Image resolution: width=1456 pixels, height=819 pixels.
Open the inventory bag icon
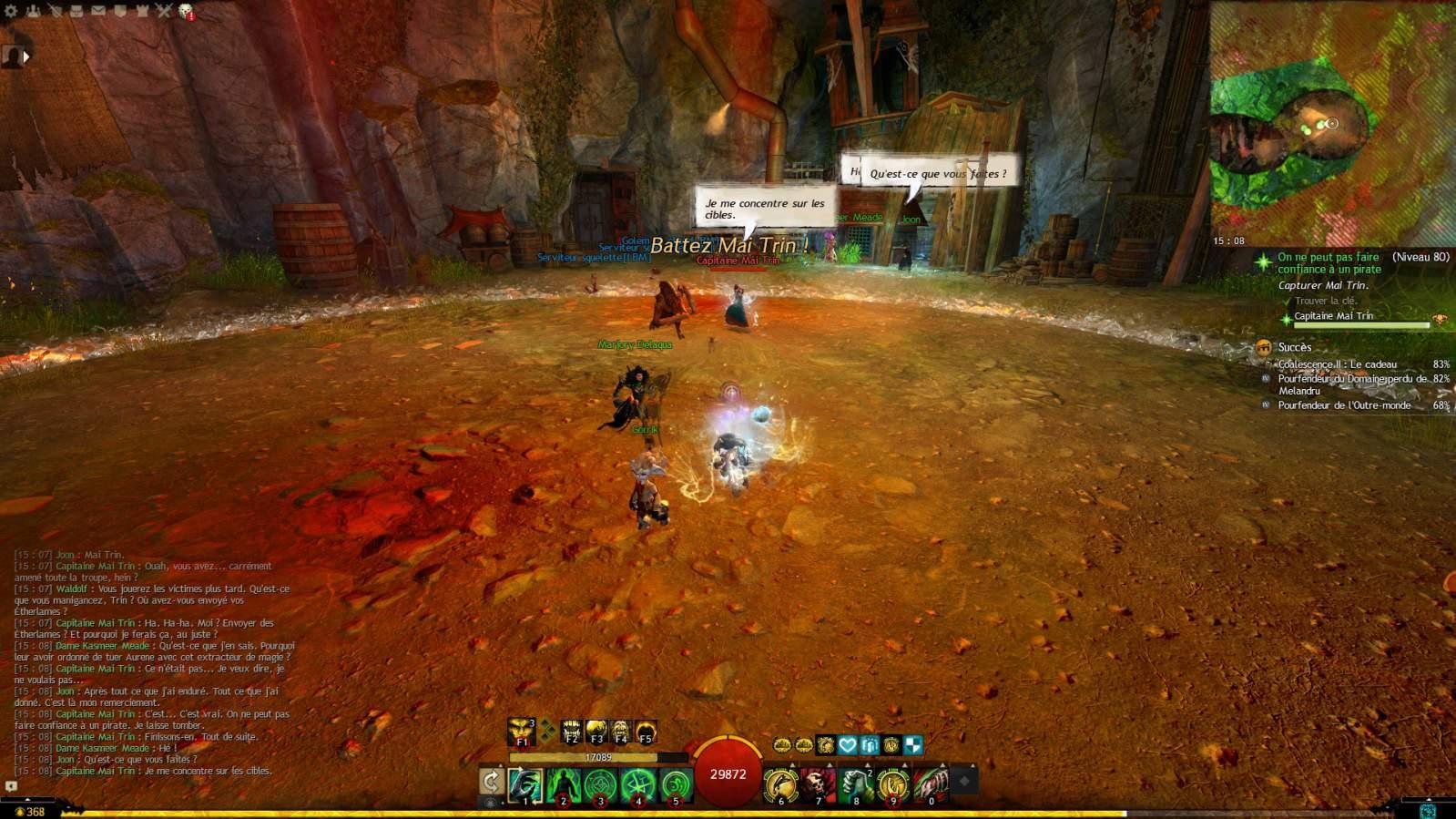(76, 11)
